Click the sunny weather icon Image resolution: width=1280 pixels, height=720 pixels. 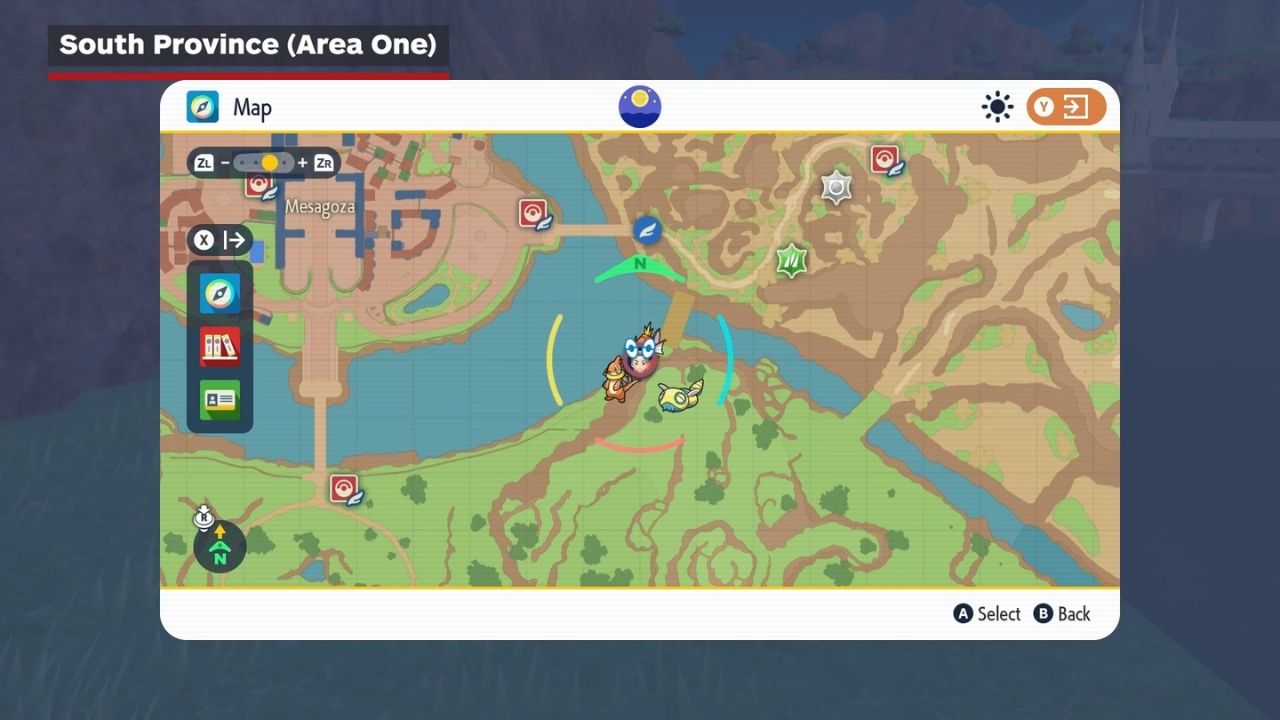(x=997, y=107)
